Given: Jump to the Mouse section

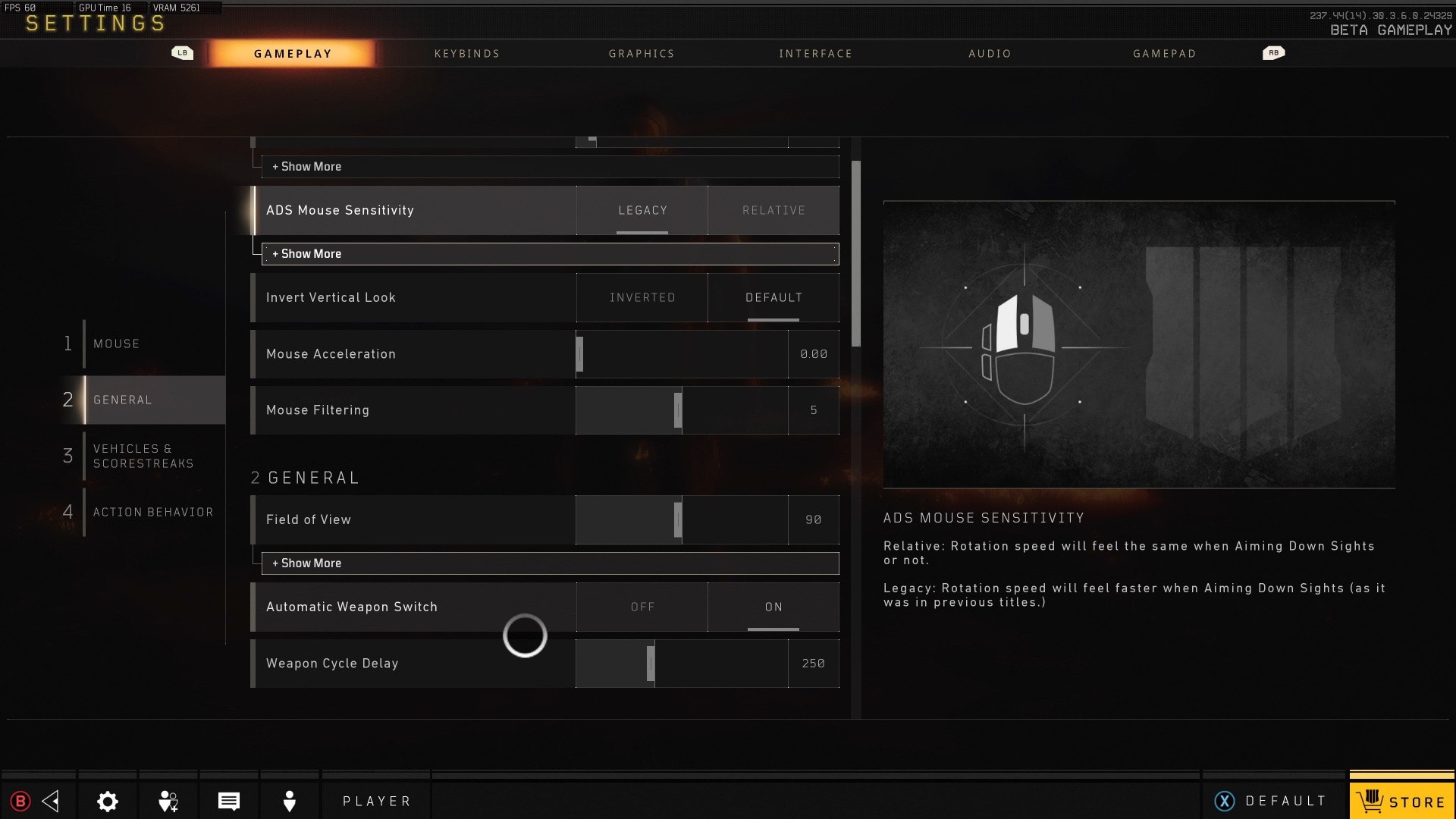Looking at the screenshot, I should (x=116, y=344).
